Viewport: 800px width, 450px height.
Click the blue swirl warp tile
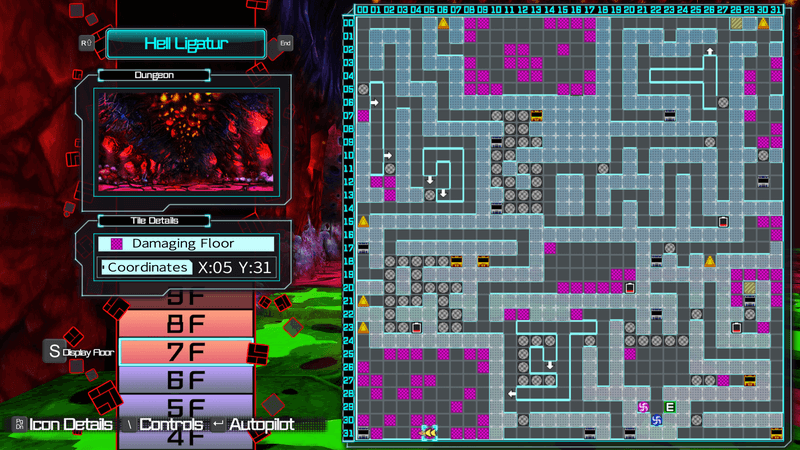(657, 420)
